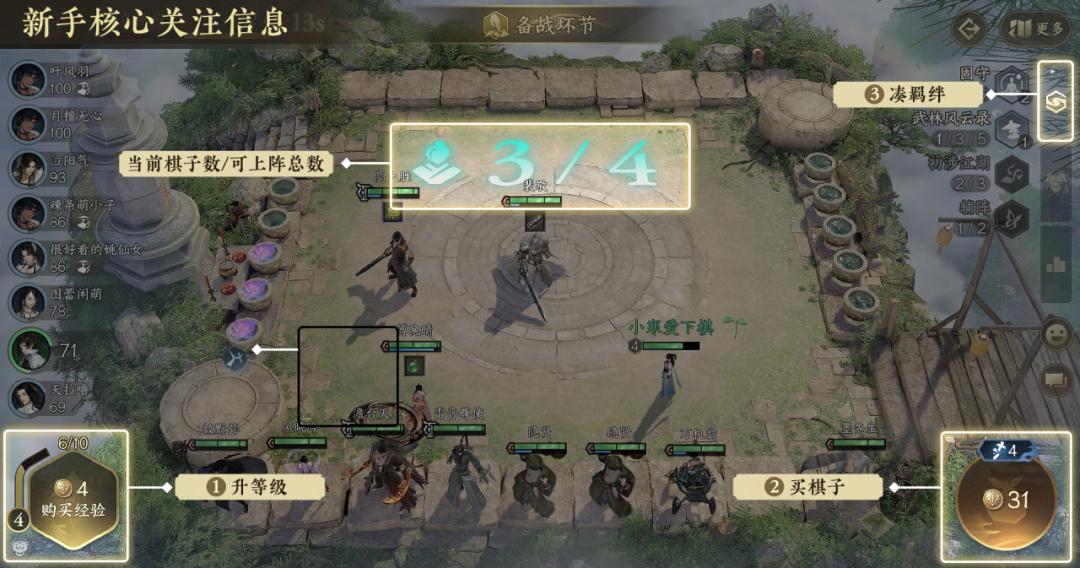View player 国蓄闲萌 in the ranking list
This screenshot has width=1080, height=568.
click(29, 301)
